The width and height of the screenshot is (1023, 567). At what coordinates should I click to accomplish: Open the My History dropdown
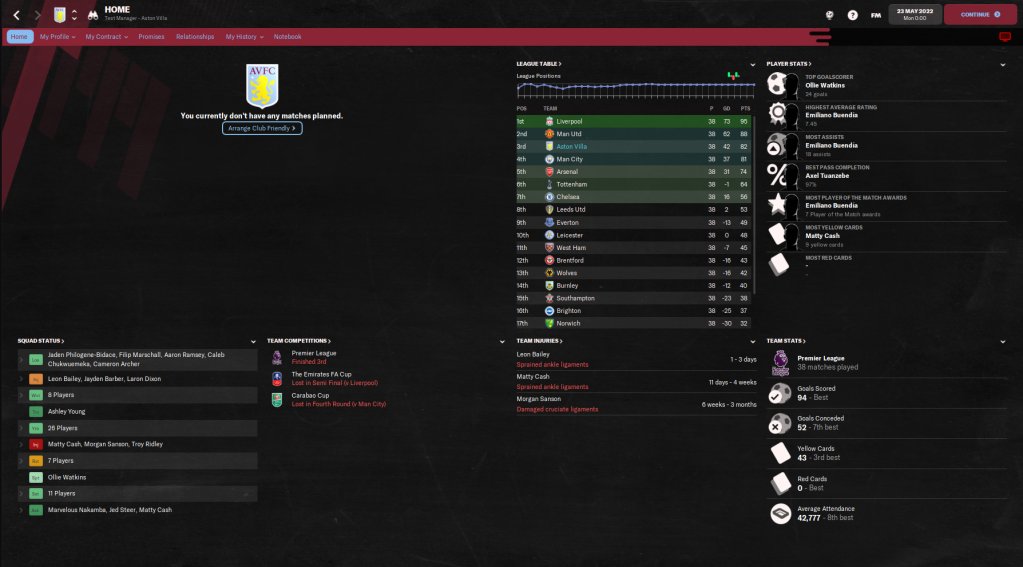(x=244, y=37)
